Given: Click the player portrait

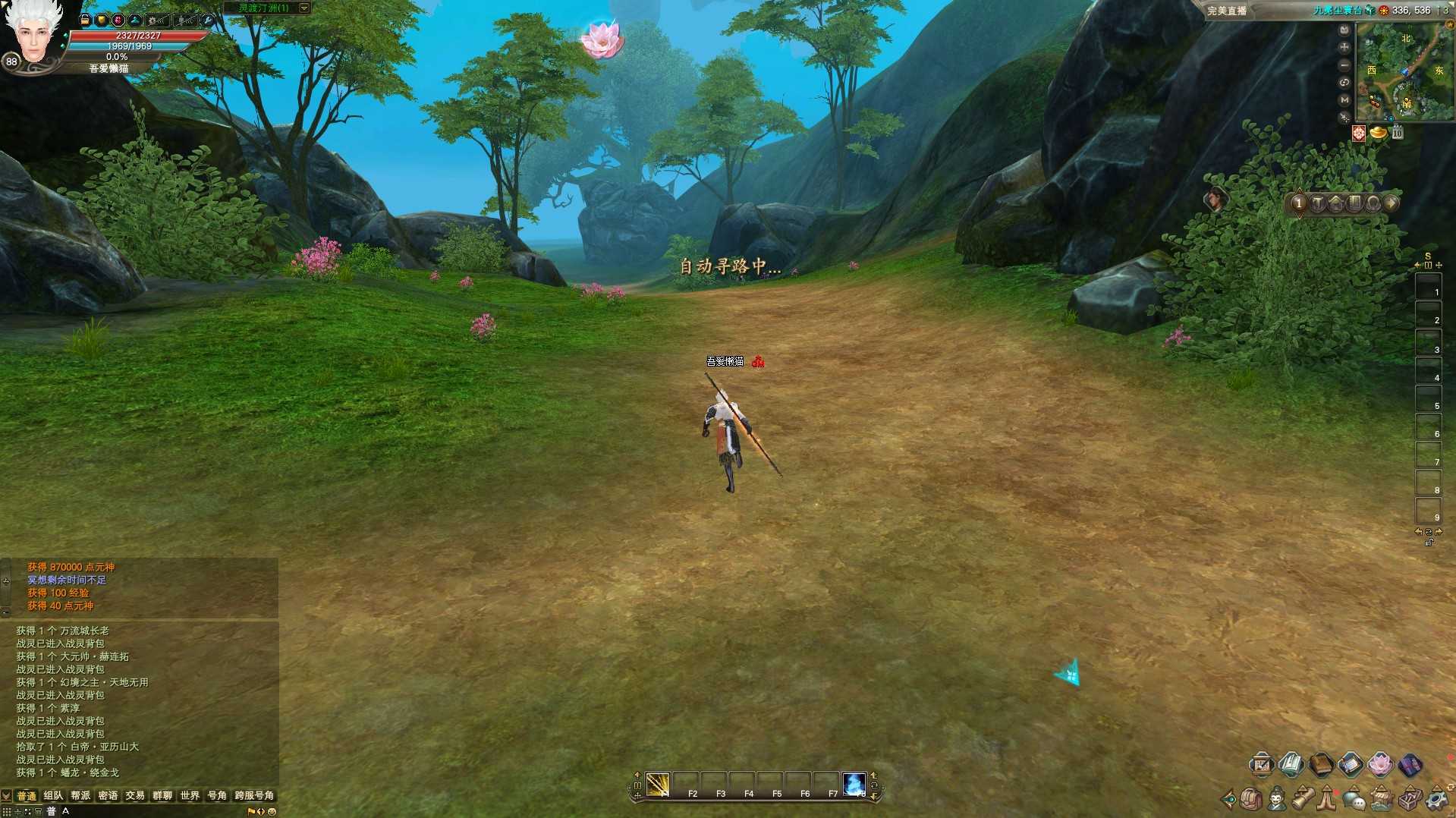Looking at the screenshot, I should 30,34.
